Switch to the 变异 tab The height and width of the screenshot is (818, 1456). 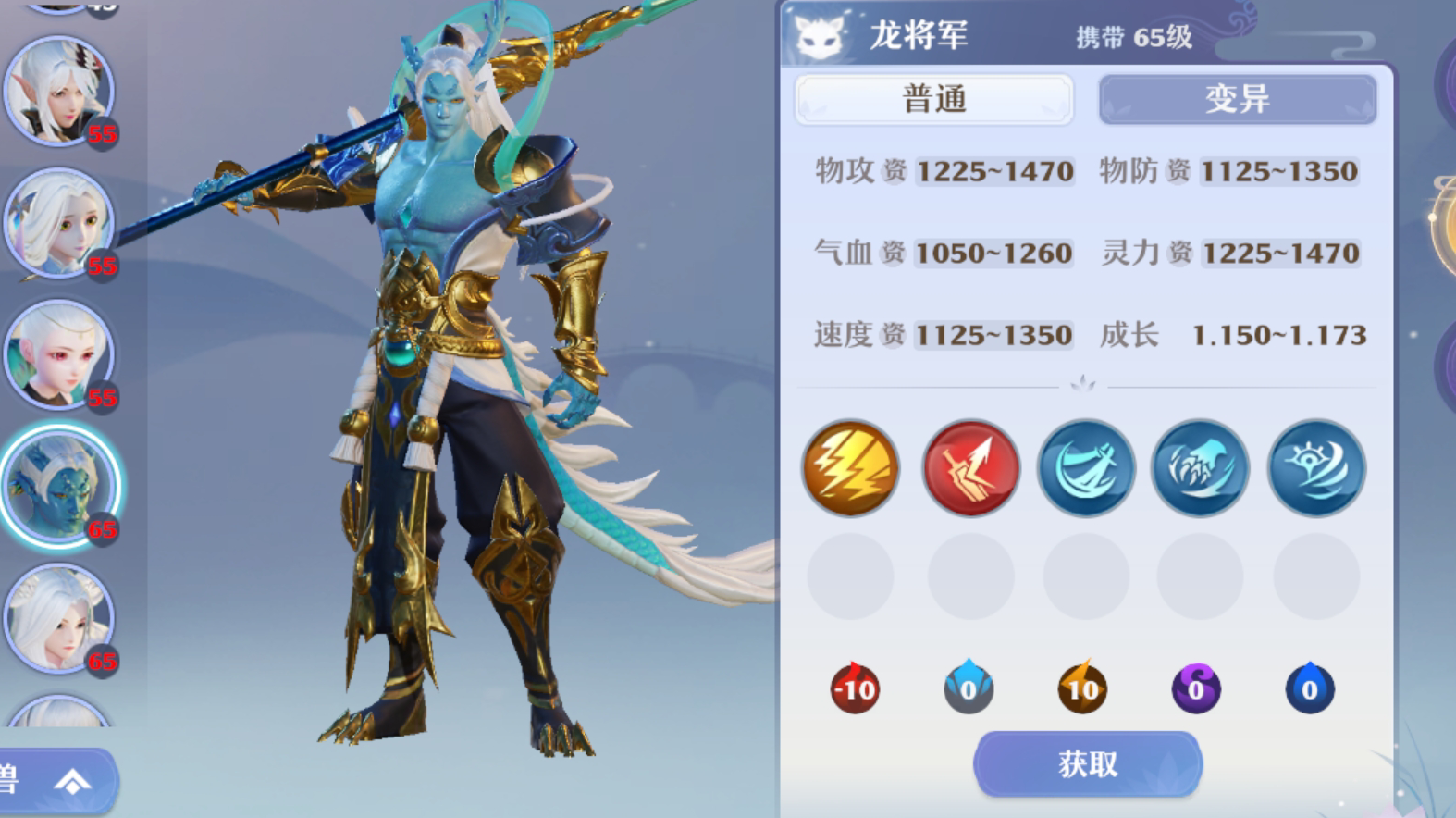tap(1237, 98)
